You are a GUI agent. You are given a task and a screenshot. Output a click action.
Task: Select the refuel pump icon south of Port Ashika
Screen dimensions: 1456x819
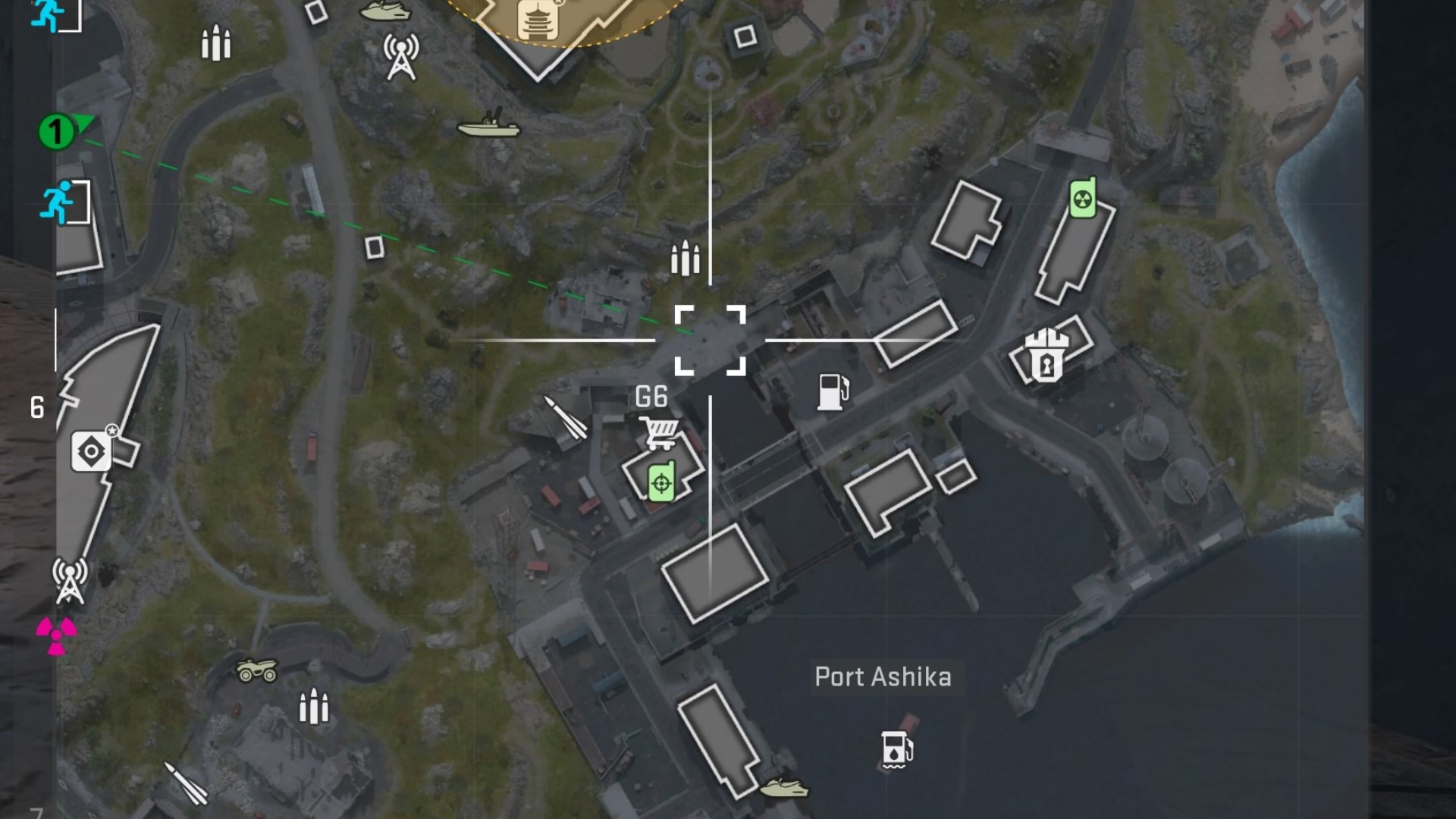(x=898, y=751)
